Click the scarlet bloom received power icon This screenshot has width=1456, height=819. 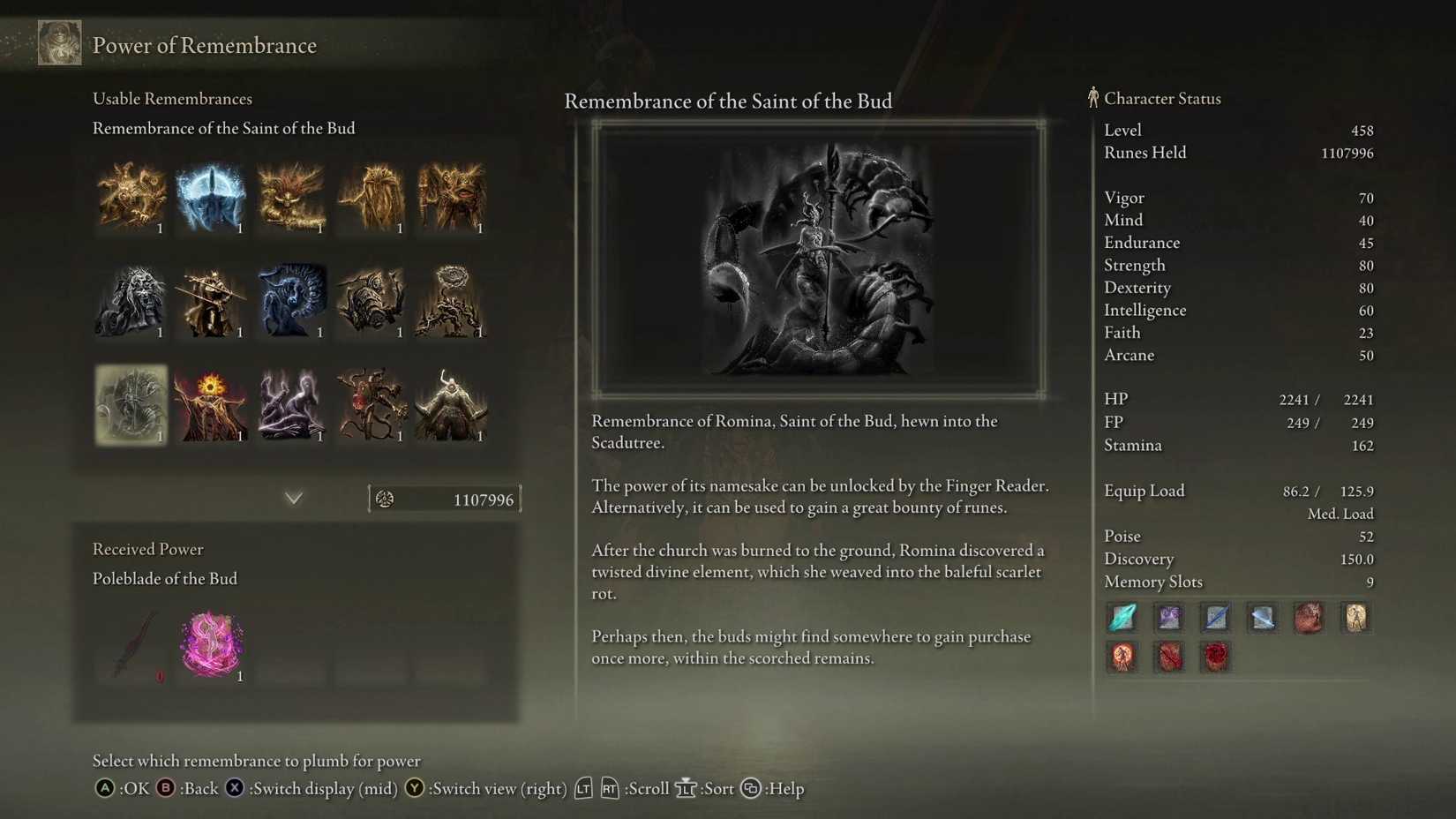[211, 645]
